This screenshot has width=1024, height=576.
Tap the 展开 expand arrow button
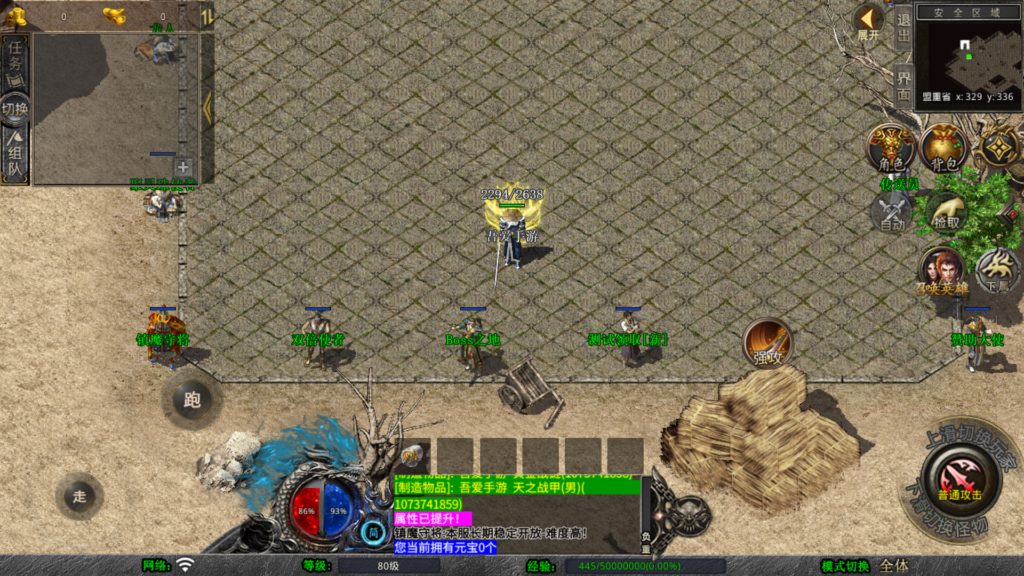[868, 21]
